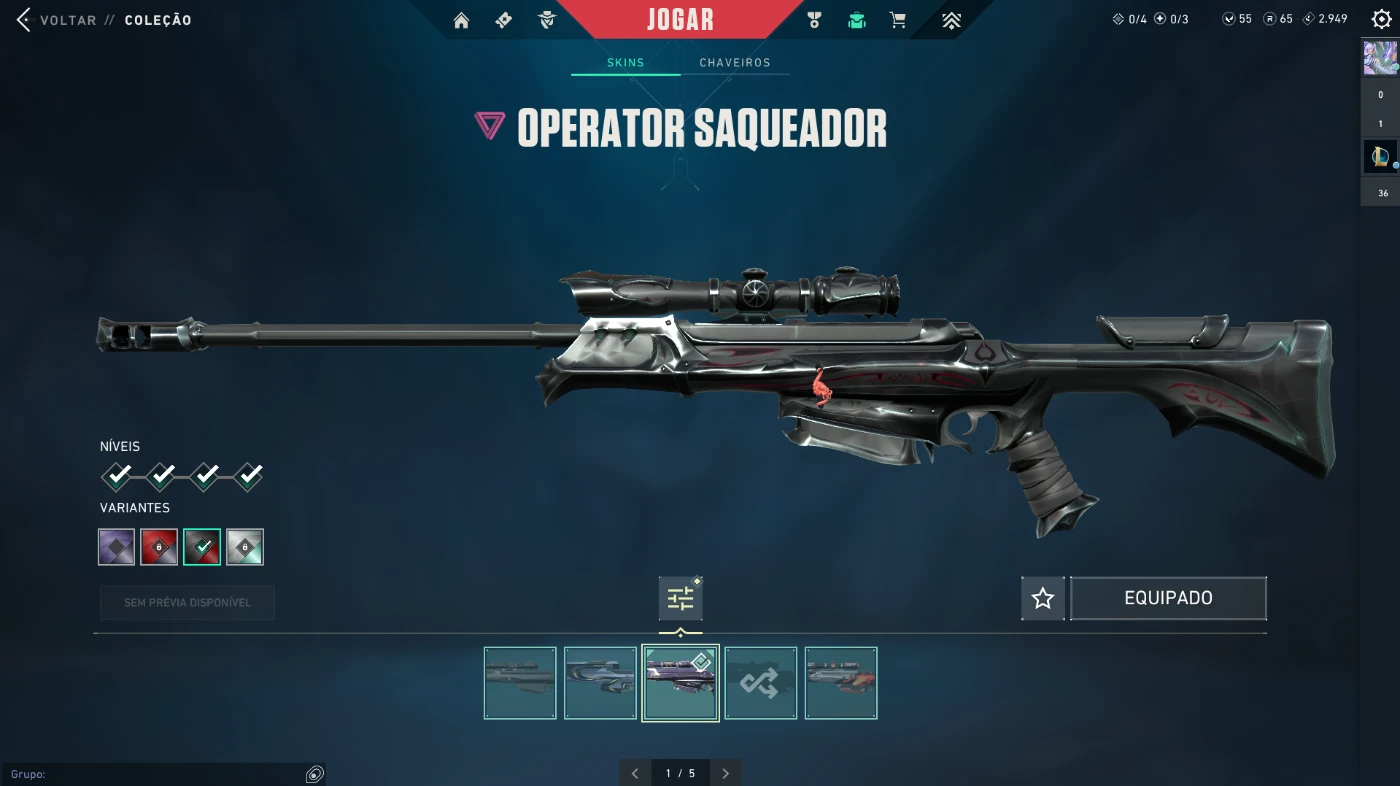Open the store shopping cart
Image resolution: width=1400 pixels, height=786 pixels.
(898, 20)
